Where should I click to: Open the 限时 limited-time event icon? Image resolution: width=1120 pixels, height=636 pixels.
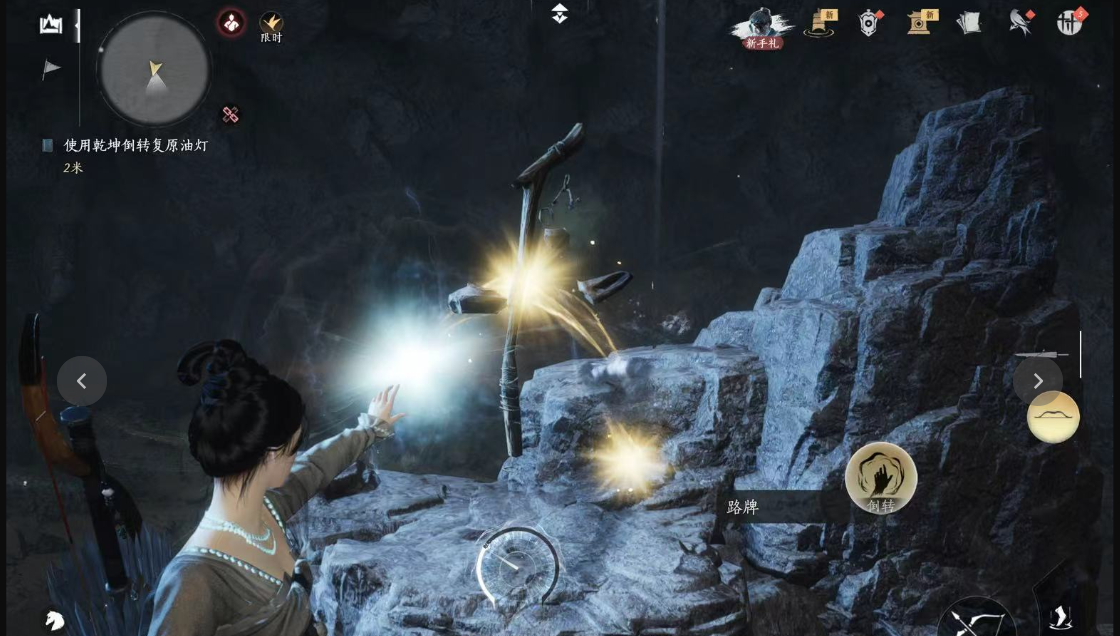click(x=271, y=26)
